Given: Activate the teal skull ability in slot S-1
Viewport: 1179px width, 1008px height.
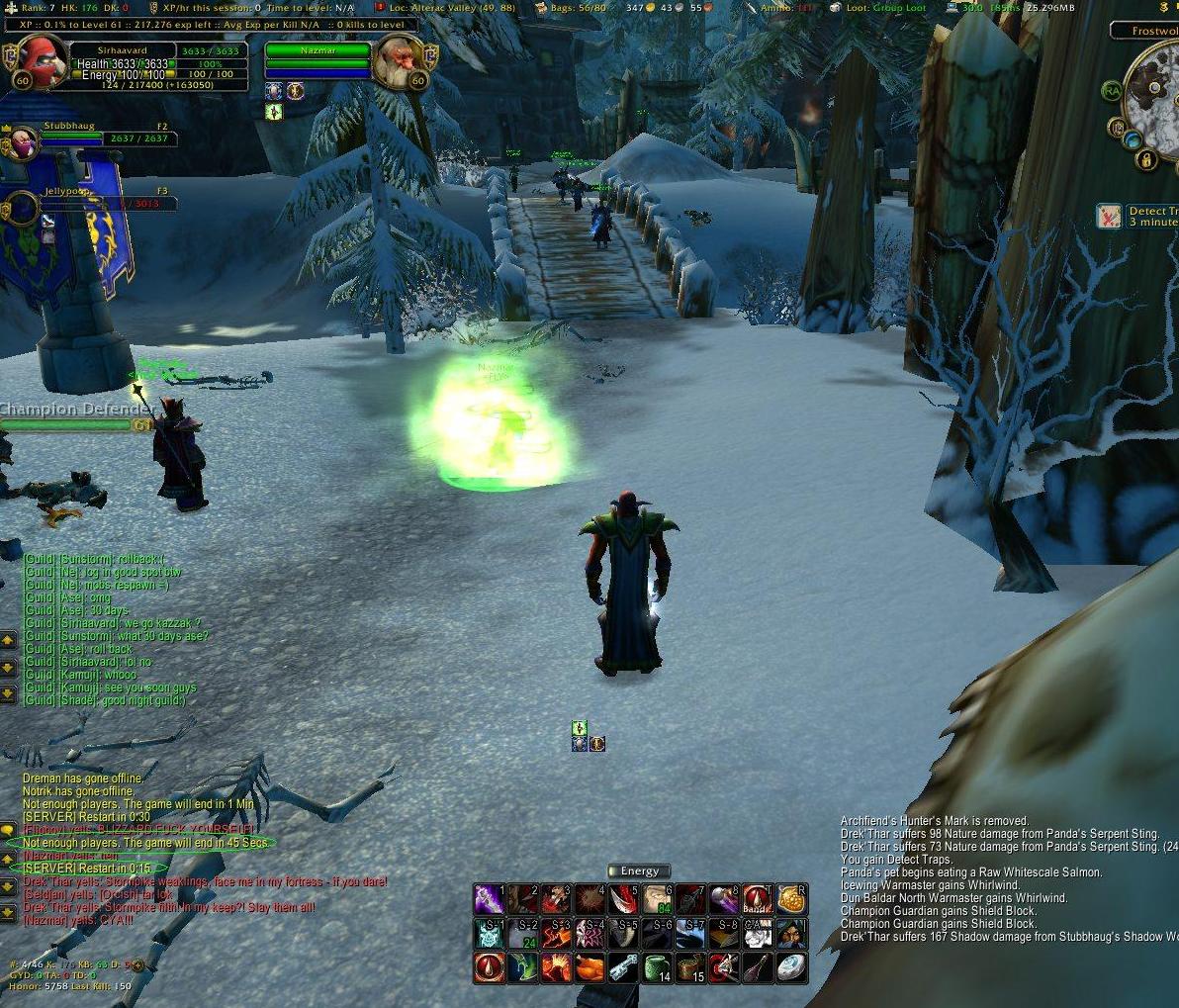Looking at the screenshot, I should point(490,934).
